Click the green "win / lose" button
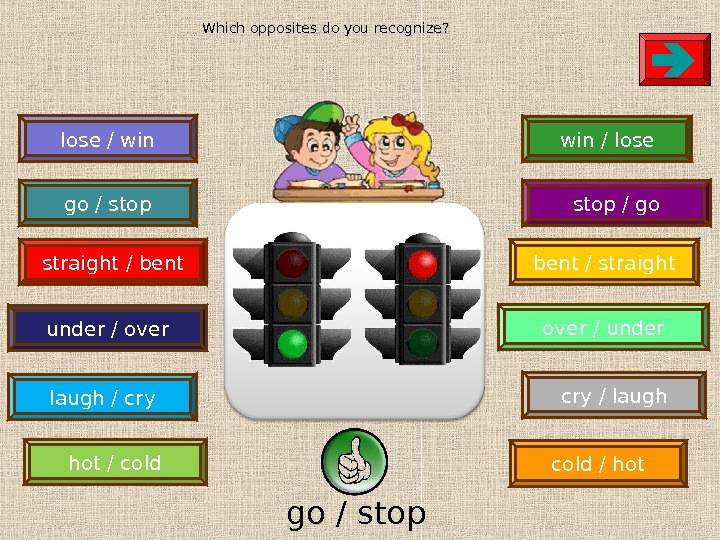This screenshot has width=720, height=540. (x=607, y=140)
